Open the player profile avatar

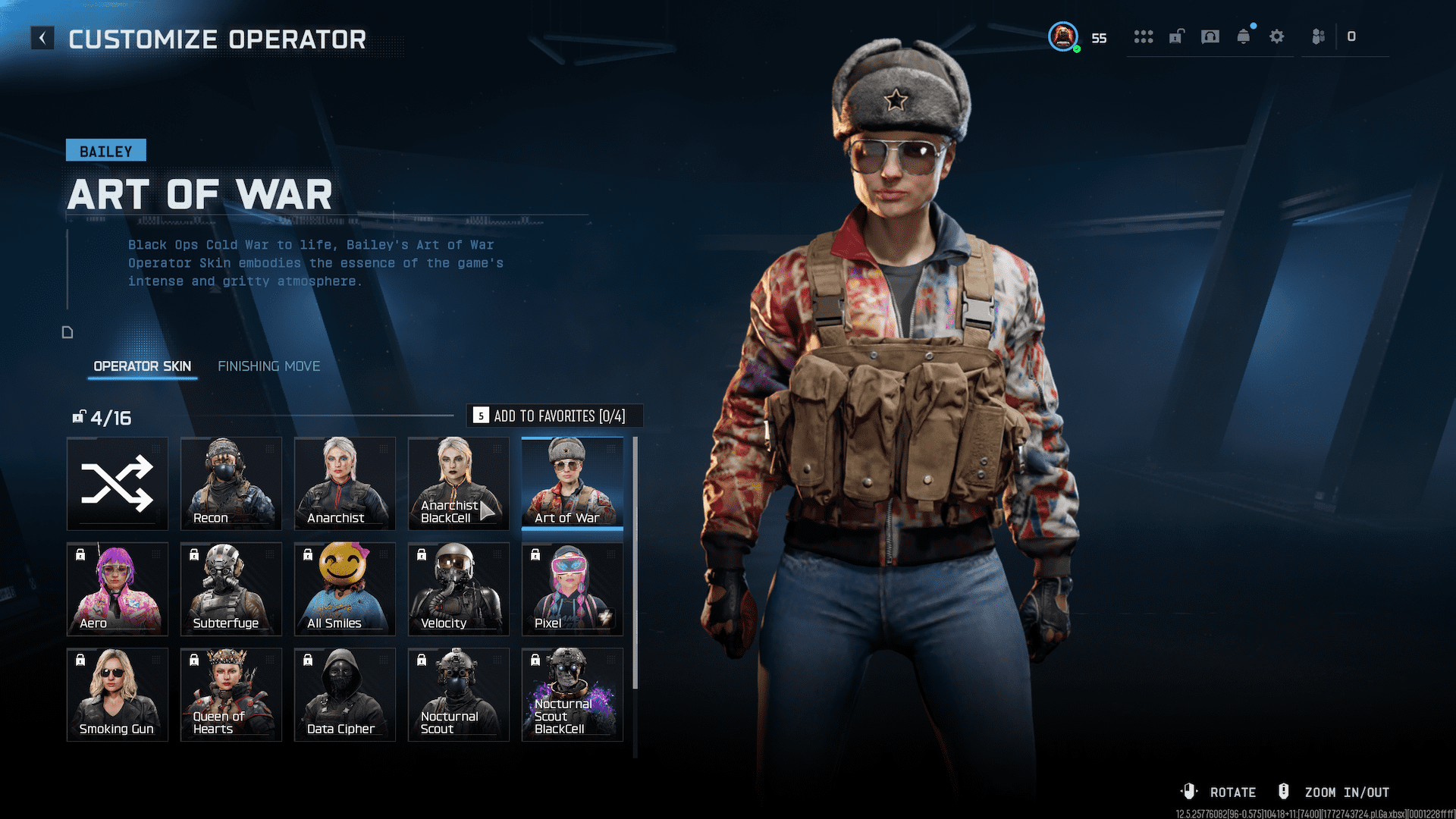pos(1063,36)
